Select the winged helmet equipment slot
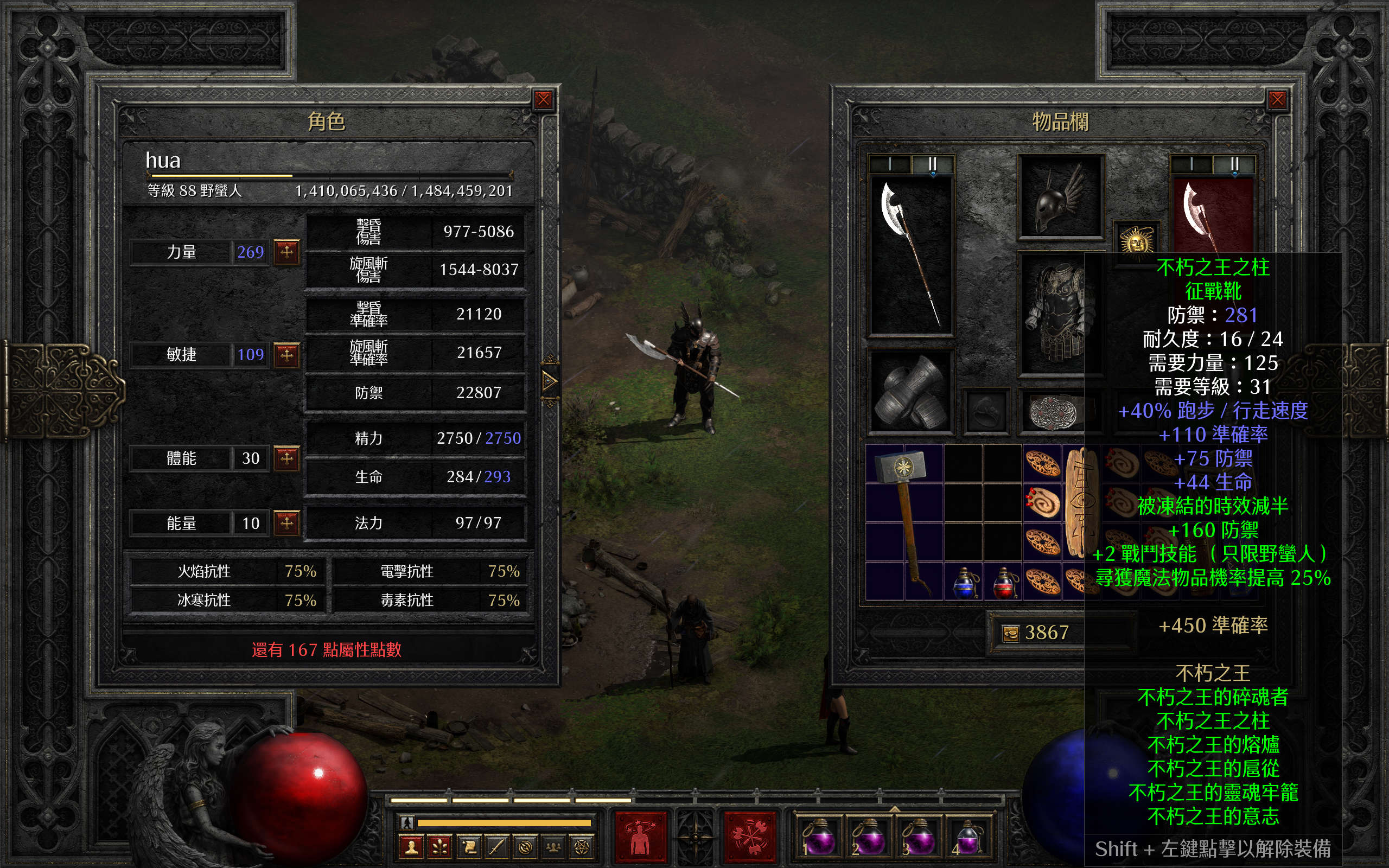Image resolution: width=1389 pixels, height=868 pixels. click(1060, 197)
